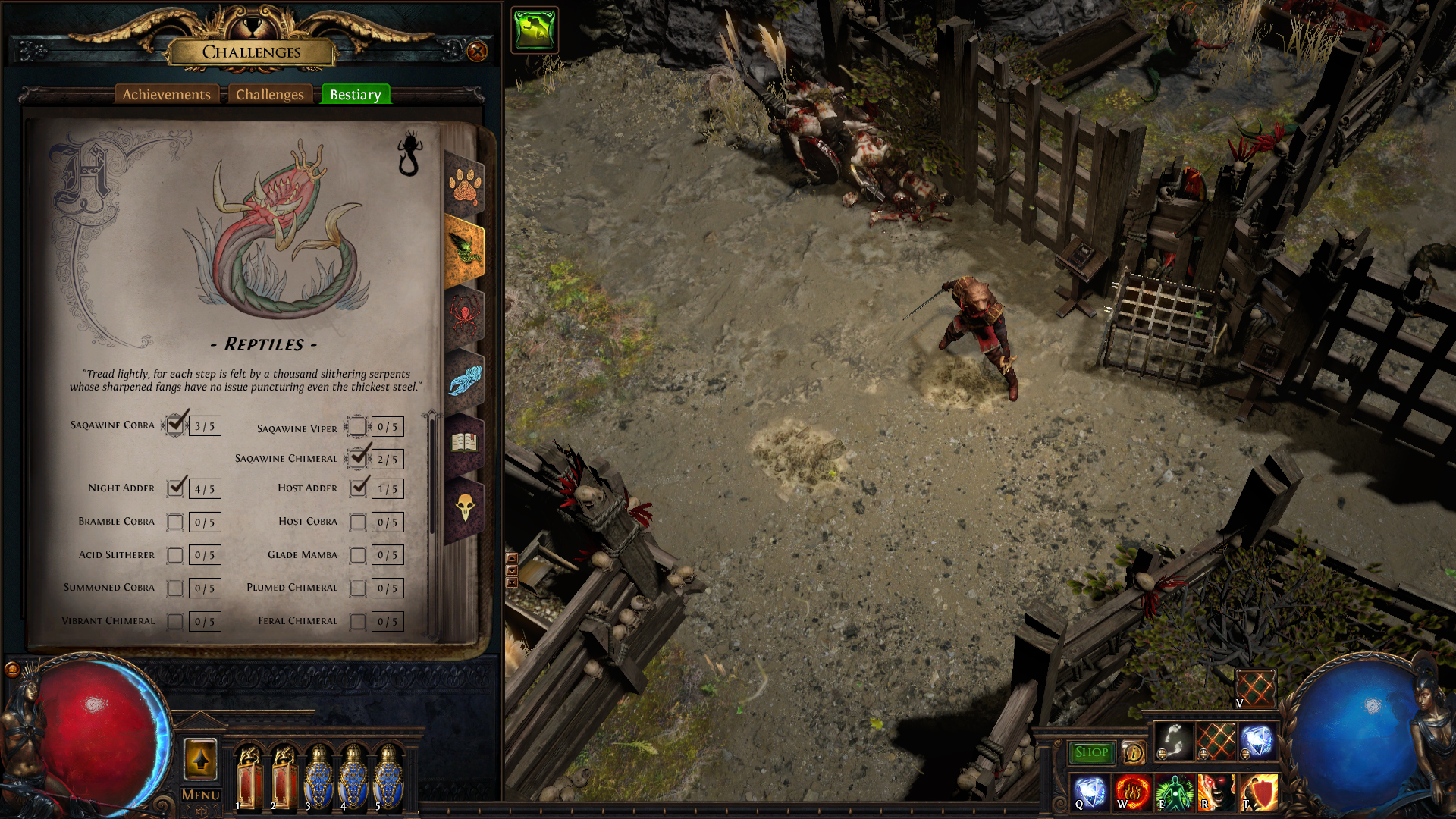The width and height of the screenshot is (1456, 819).
Task: Tick the Saqawine Viper checkbox
Action: [x=358, y=427]
